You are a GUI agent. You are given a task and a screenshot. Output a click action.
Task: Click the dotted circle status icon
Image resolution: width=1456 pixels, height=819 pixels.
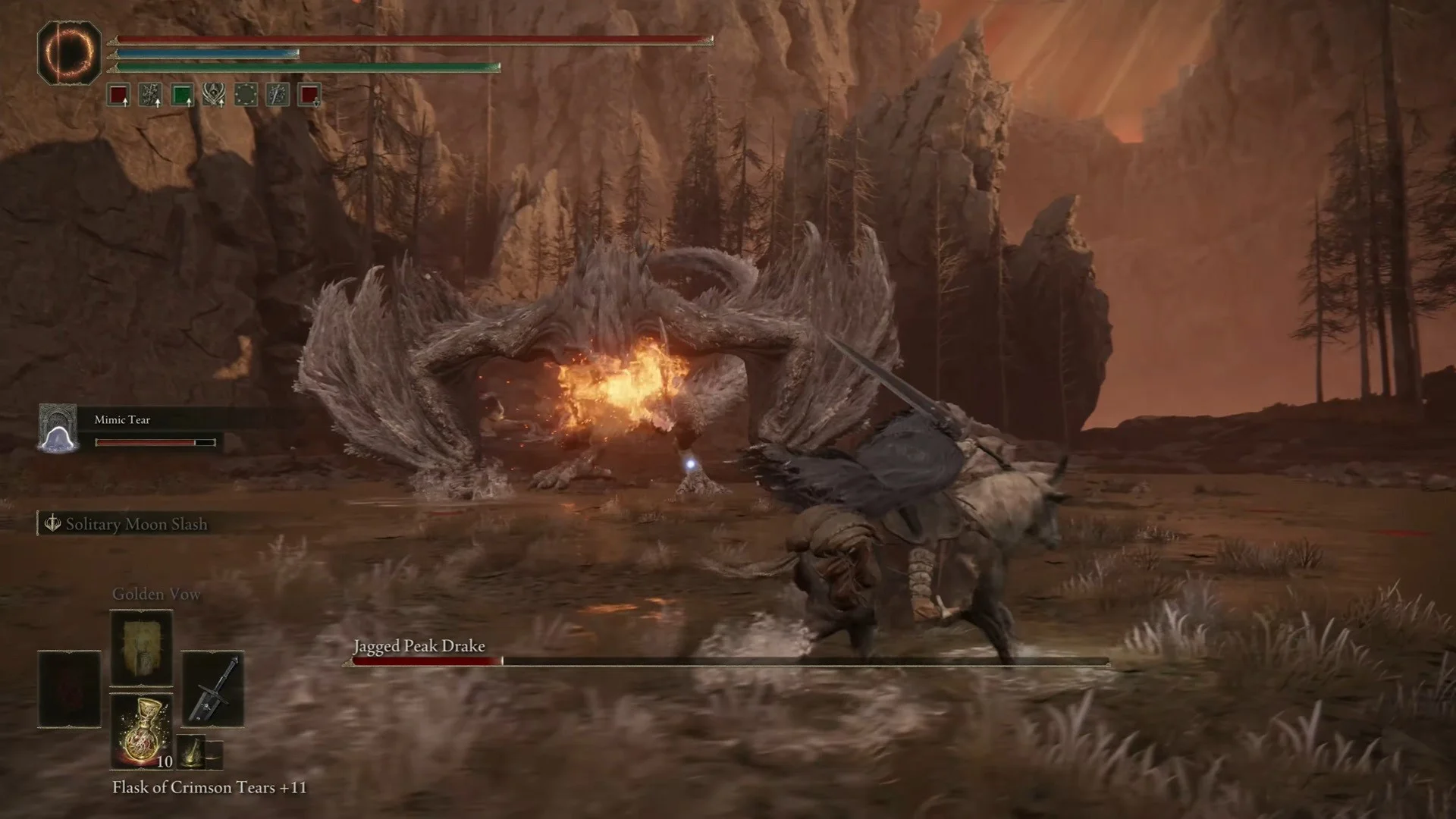246,96
